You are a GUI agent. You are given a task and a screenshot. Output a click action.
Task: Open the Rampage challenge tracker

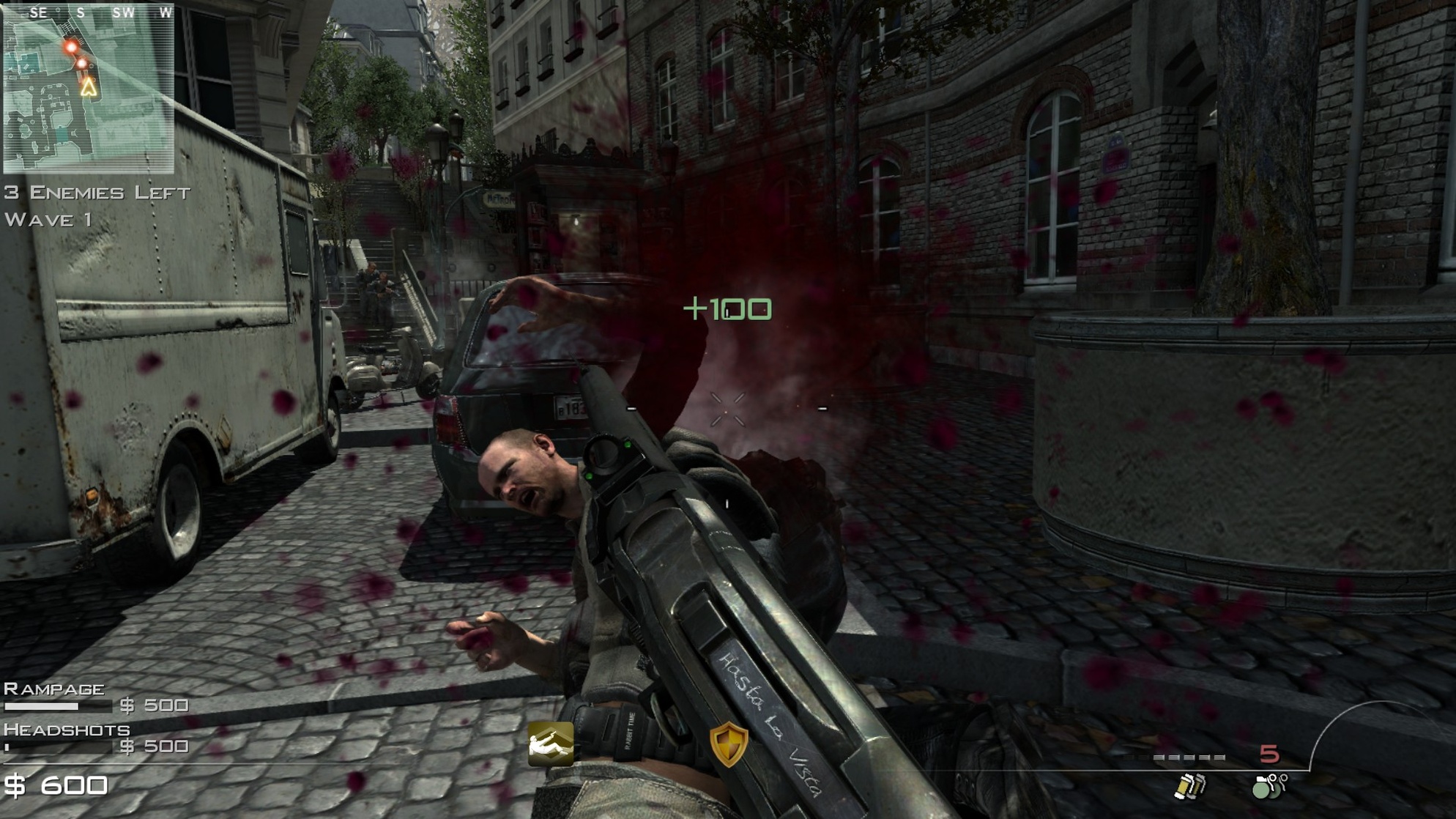(95, 697)
